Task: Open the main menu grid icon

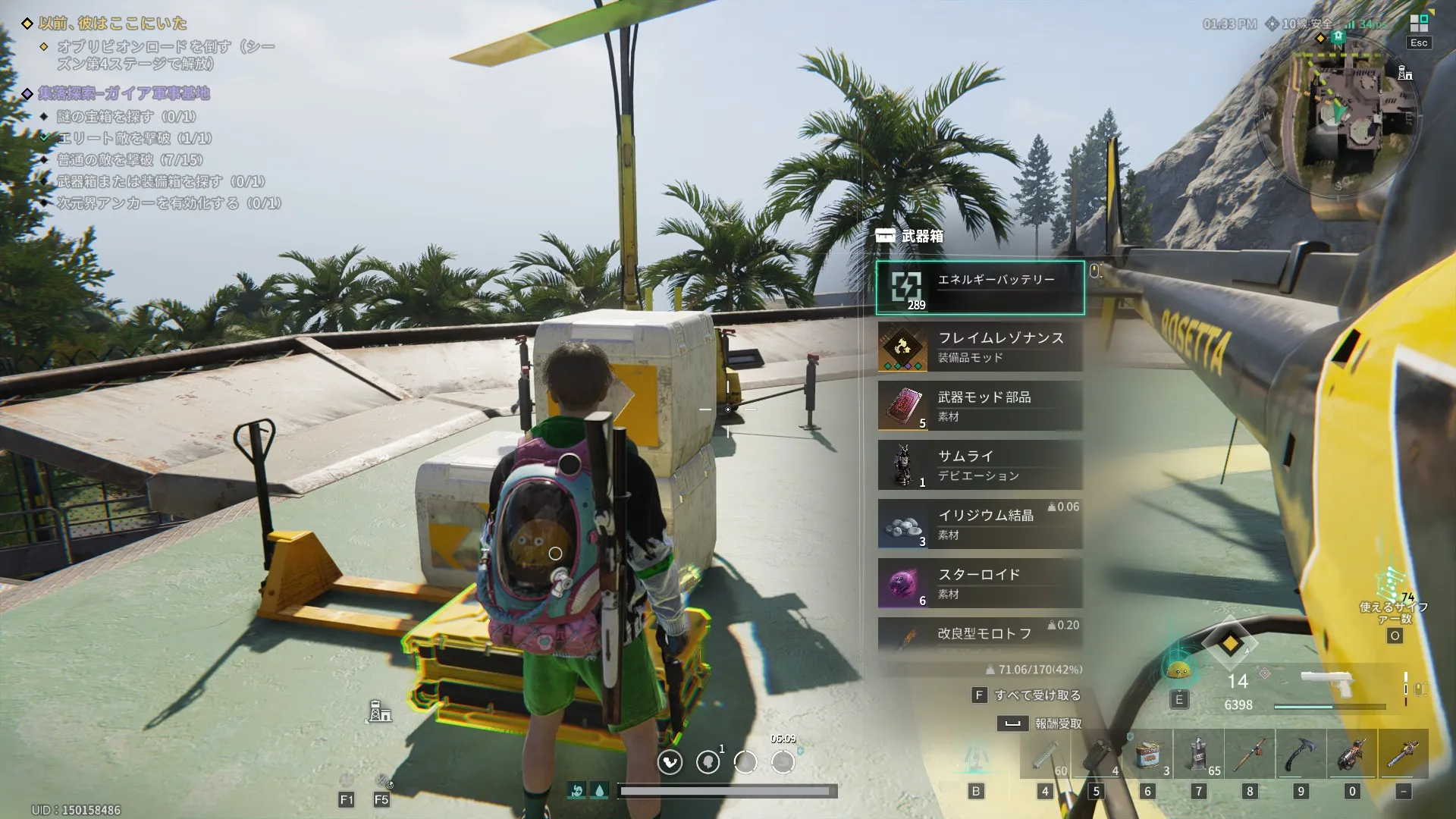Action: point(1418,24)
